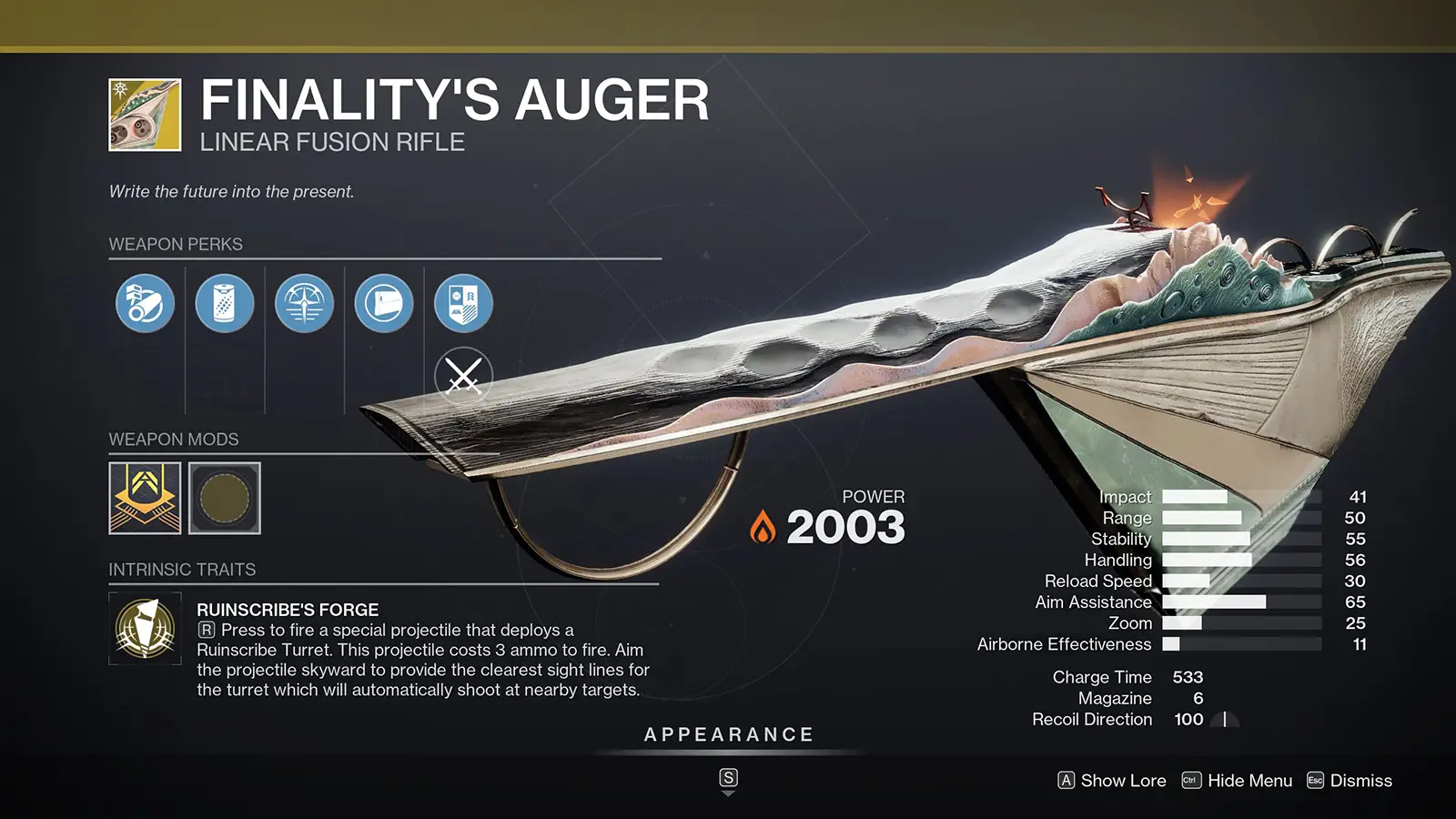Inspect the fourth trait perk icon

point(383,305)
